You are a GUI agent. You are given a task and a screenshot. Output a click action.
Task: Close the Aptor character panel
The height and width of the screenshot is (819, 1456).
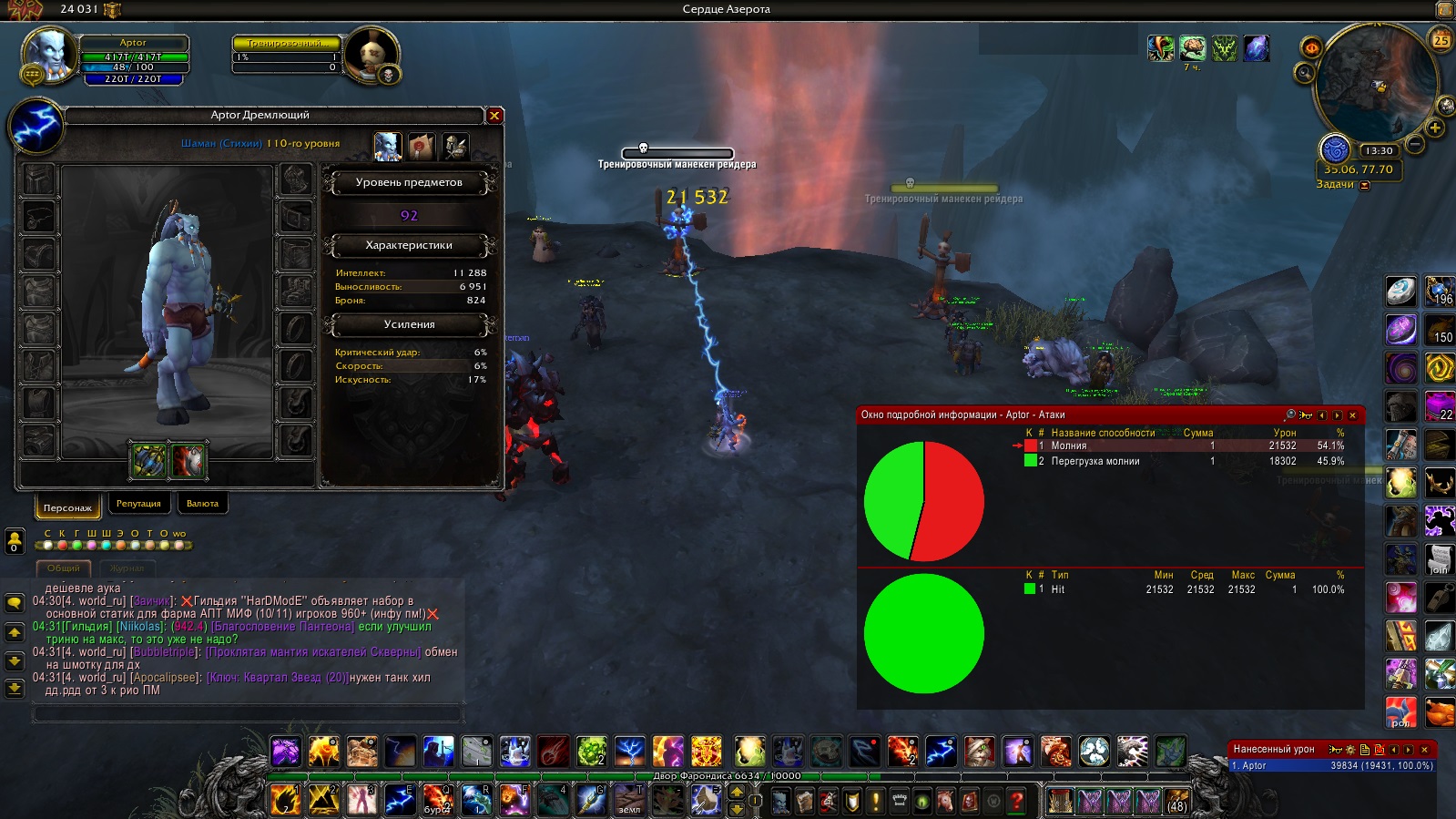494,116
